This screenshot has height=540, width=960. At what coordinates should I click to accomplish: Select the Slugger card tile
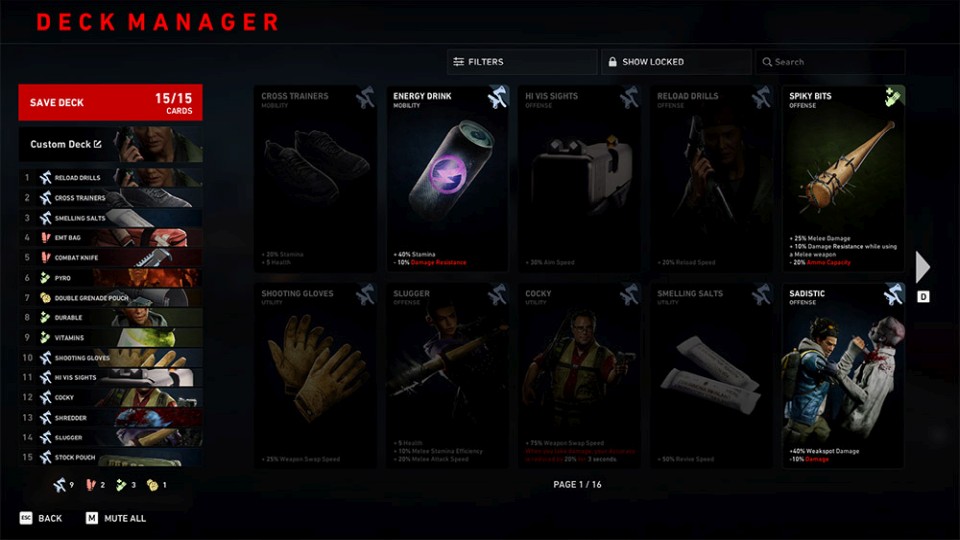446,376
